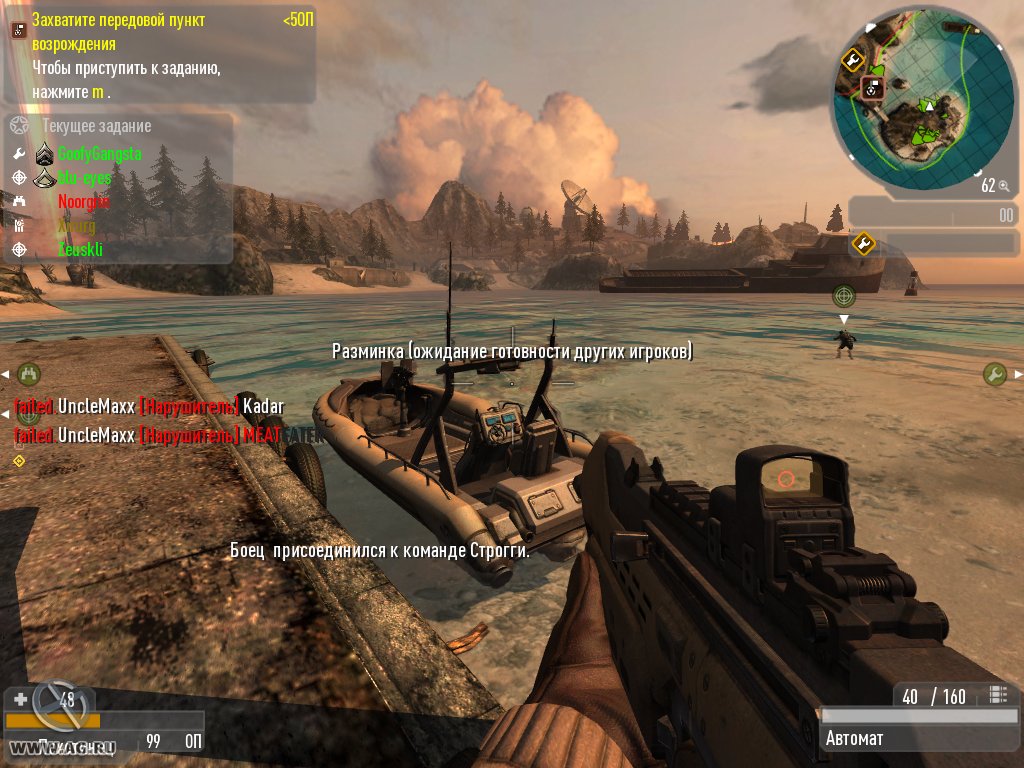Select the spawn objective marker on minimap
This screenshot has height=768, width=1024.
click(872, 88)
